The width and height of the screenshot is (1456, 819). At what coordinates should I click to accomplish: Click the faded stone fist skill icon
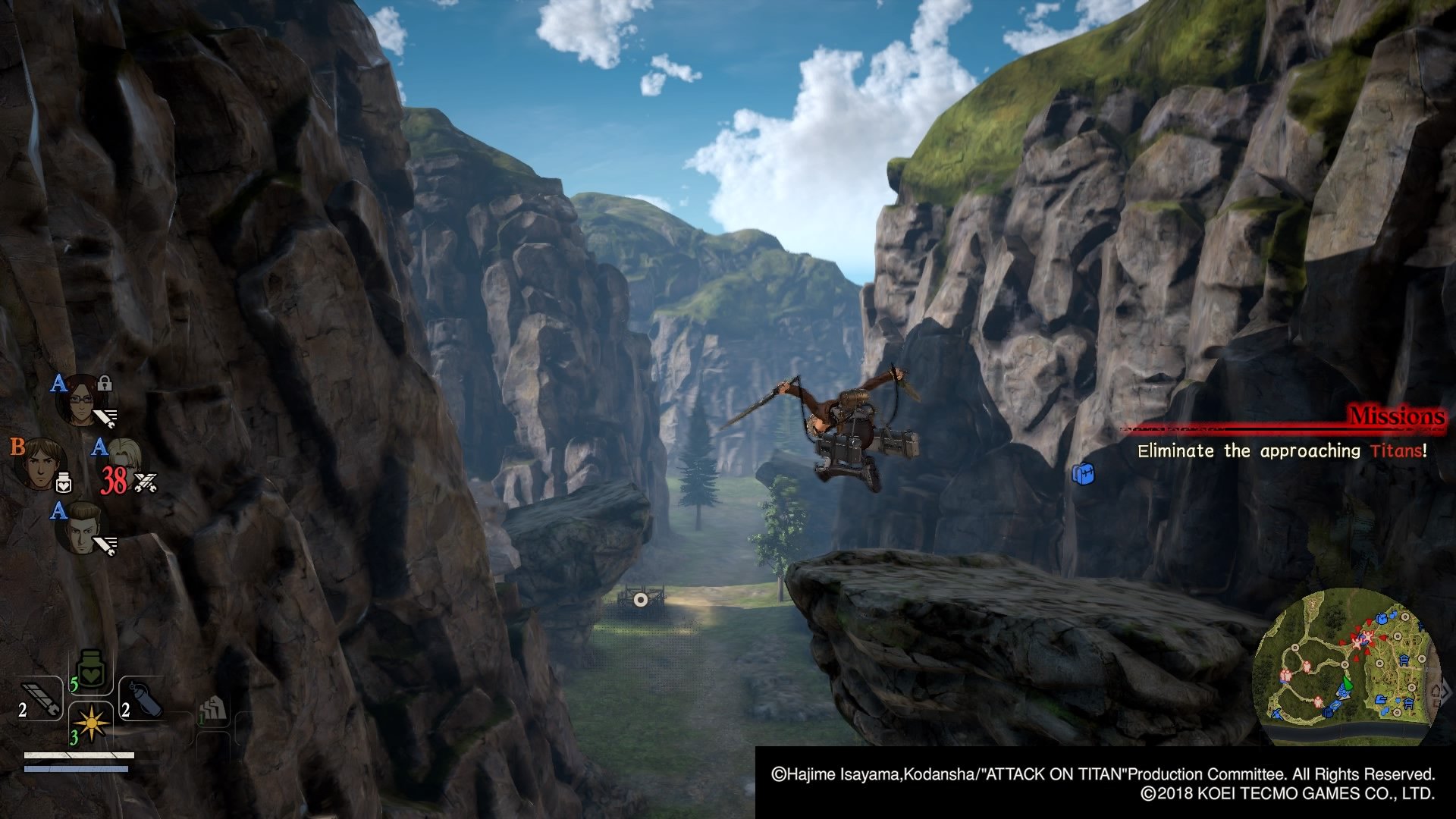[214, 710]
